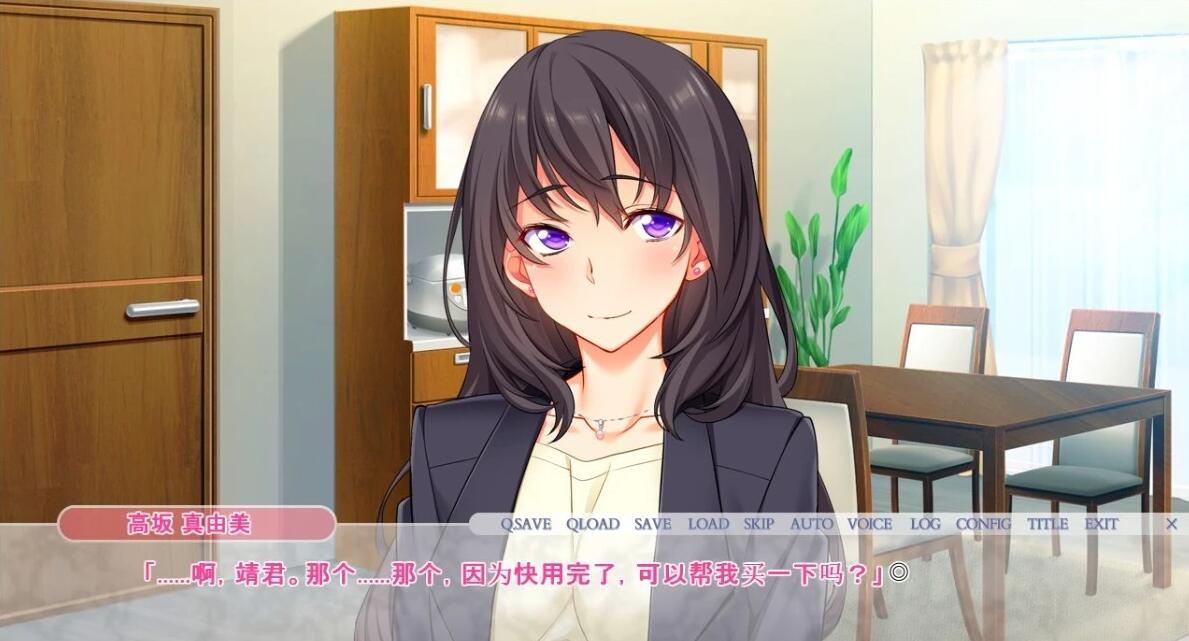This screenshot has height=641, width=1189.
Task: Click the QSAVE quick save button
Action: (x=525, y=523)
